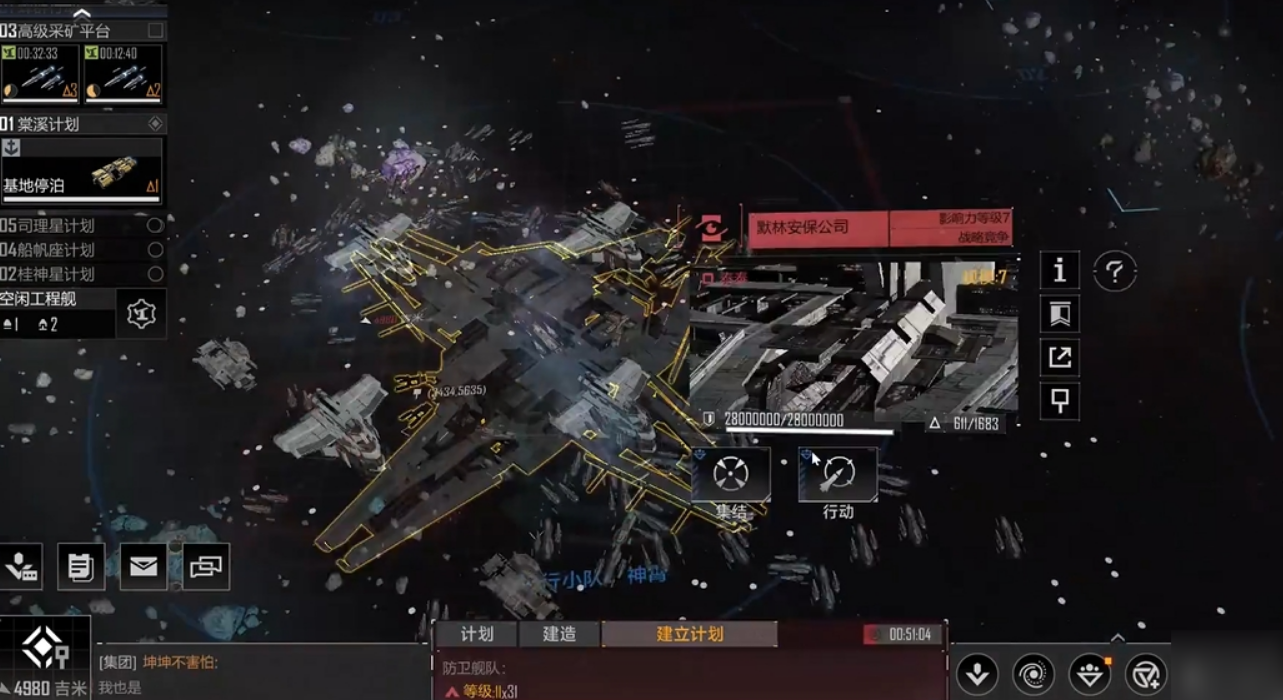Open the clipboard notes icon

[x=81, y=567]
